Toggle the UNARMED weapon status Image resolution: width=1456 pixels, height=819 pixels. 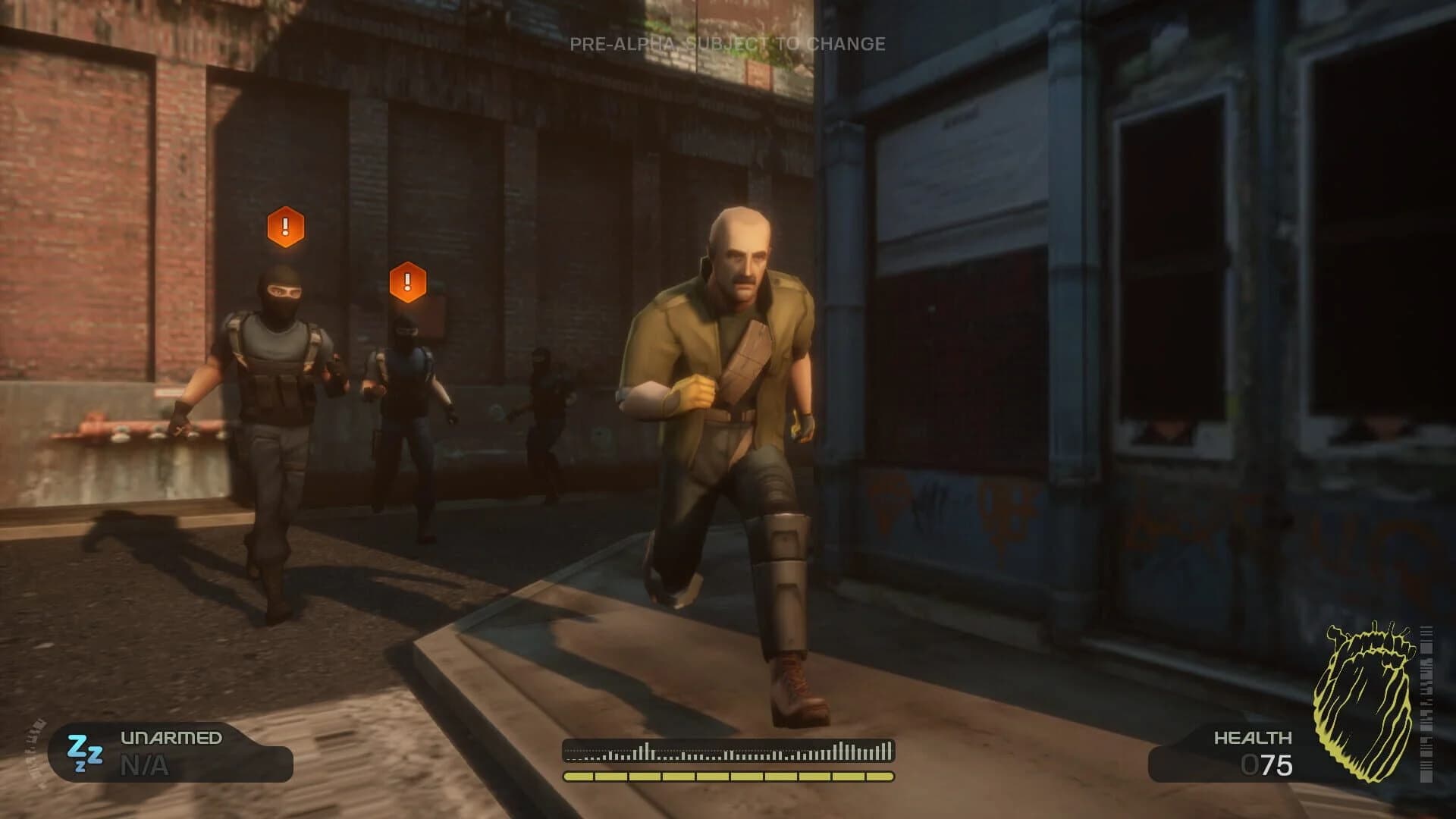[170, 737]
